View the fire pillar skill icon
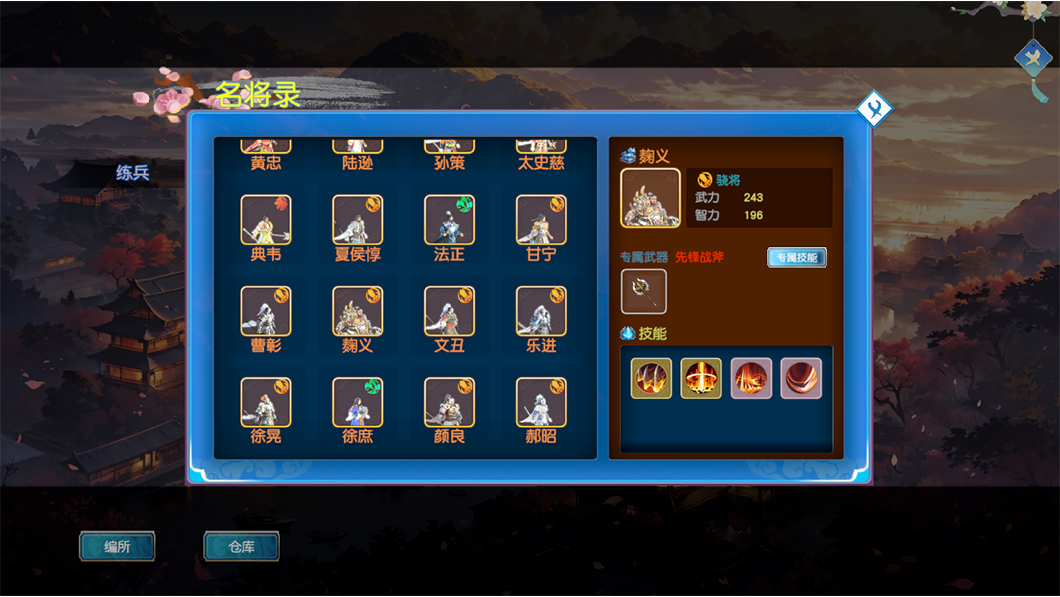Viewport: 1060px width, 597px height. 701,379
